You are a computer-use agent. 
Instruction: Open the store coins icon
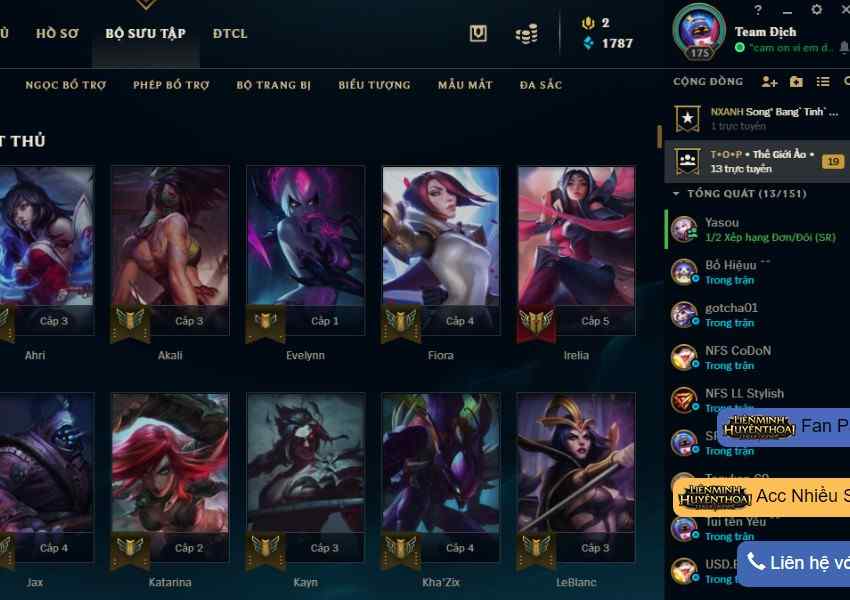pyautogui.click(x=526, y=34)
